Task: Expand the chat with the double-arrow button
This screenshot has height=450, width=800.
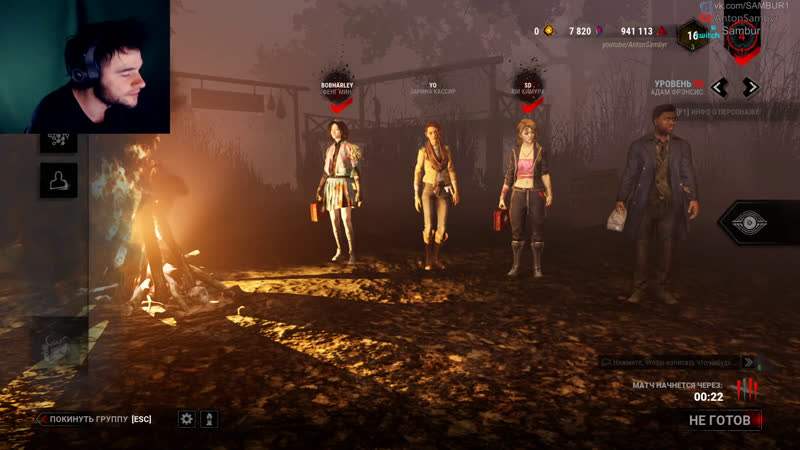Action: (748, 362)
